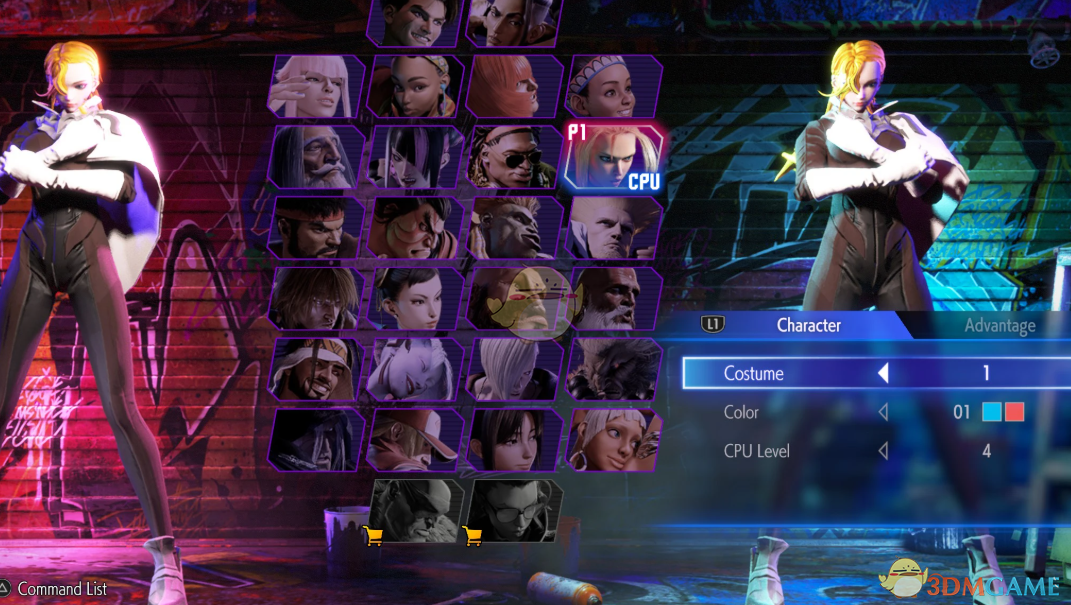
Task: Select Manon's character portrait
Action: [x=313, y=86]
